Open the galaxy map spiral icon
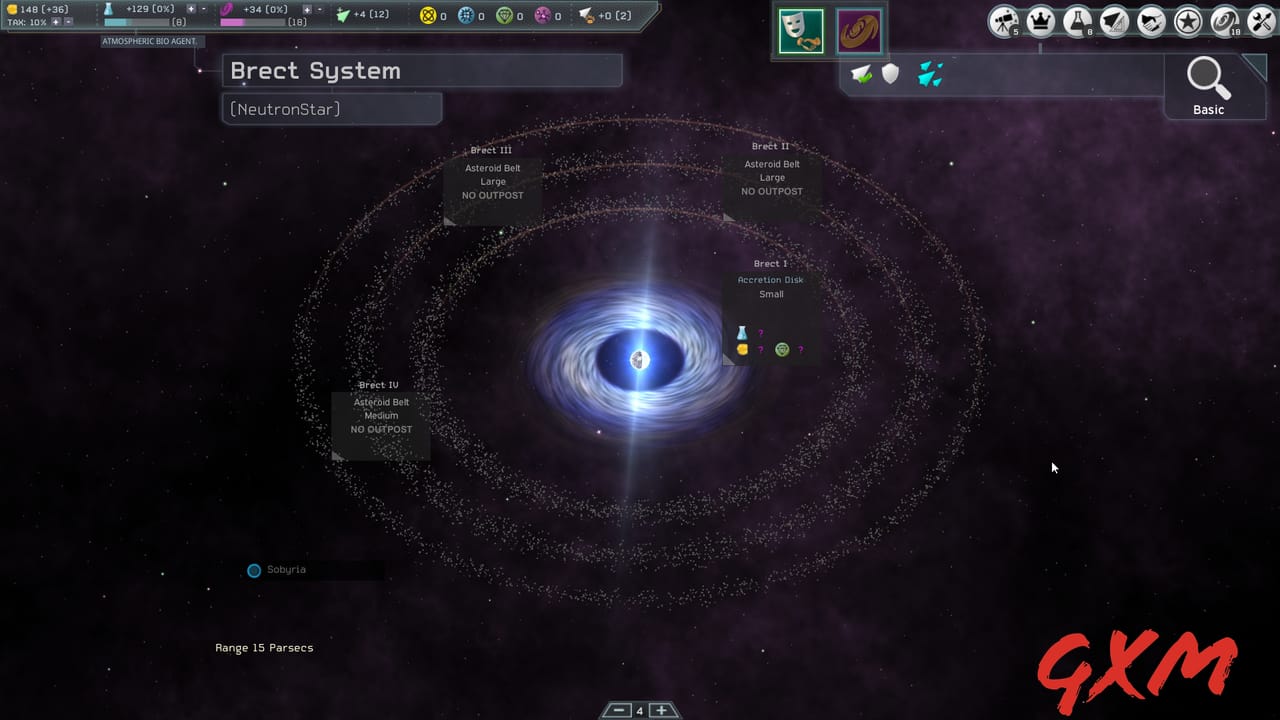1280x720 pixels. click(x=1222, y=20)
